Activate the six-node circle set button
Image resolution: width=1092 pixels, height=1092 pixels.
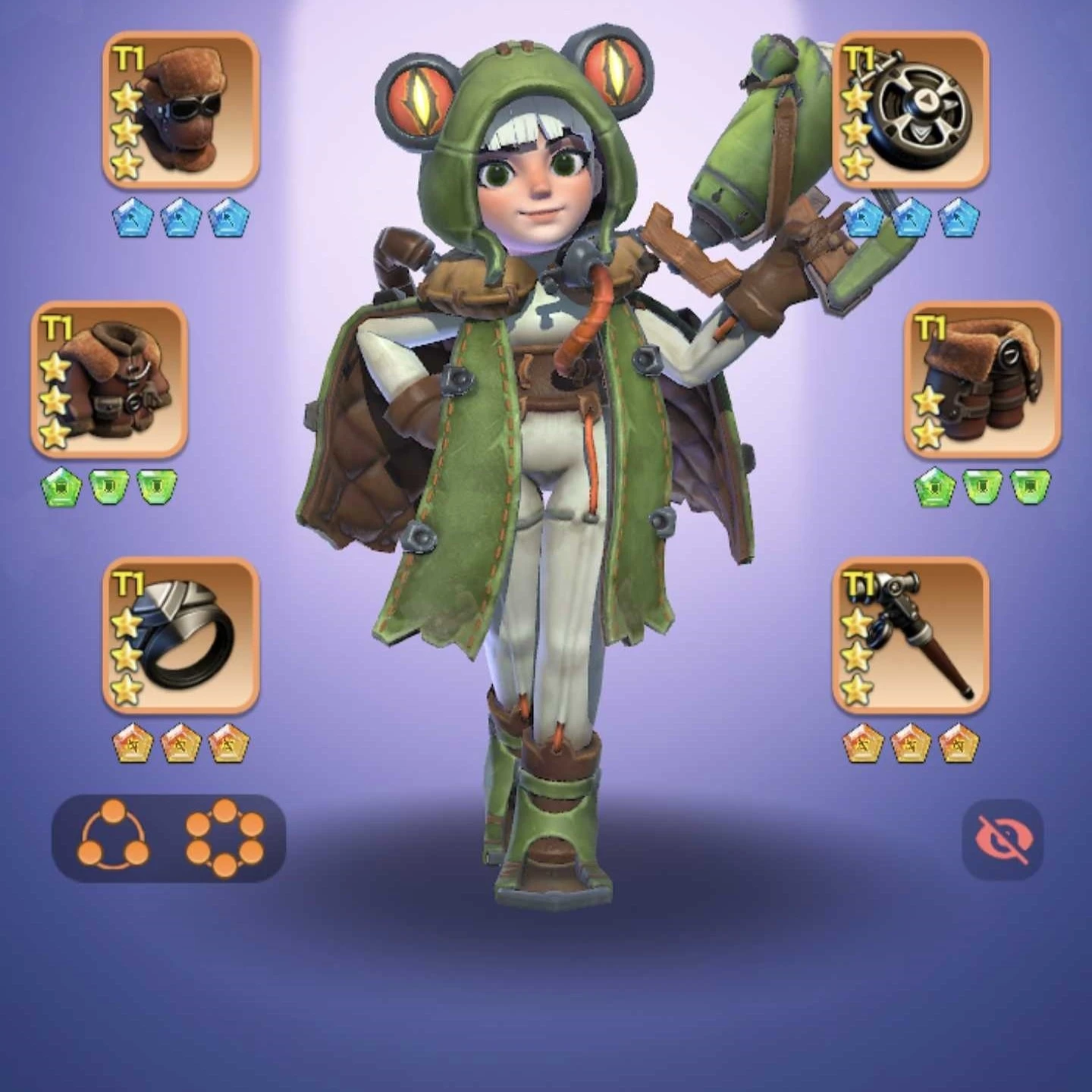point(224,838)
